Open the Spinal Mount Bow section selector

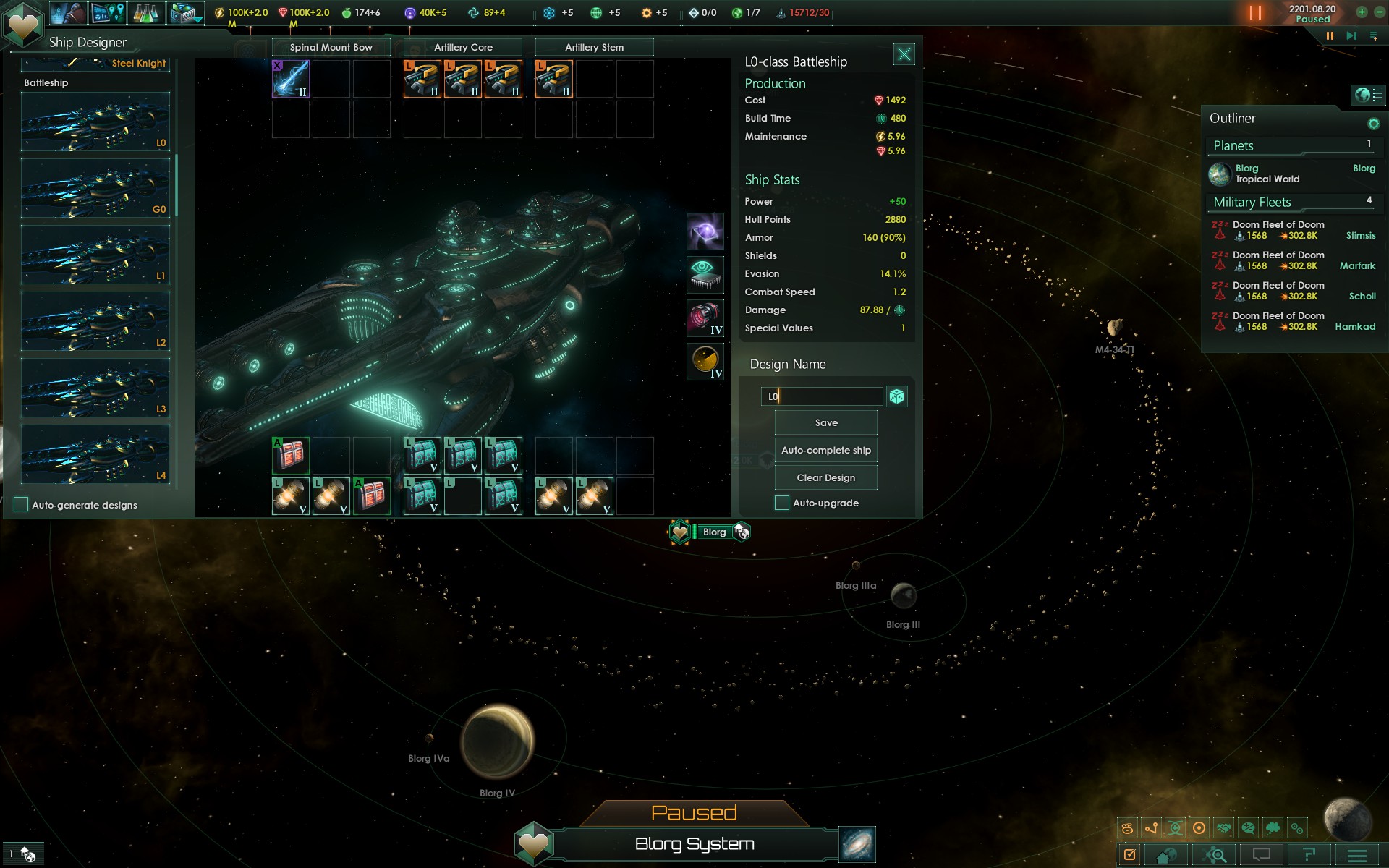point(331,48)
